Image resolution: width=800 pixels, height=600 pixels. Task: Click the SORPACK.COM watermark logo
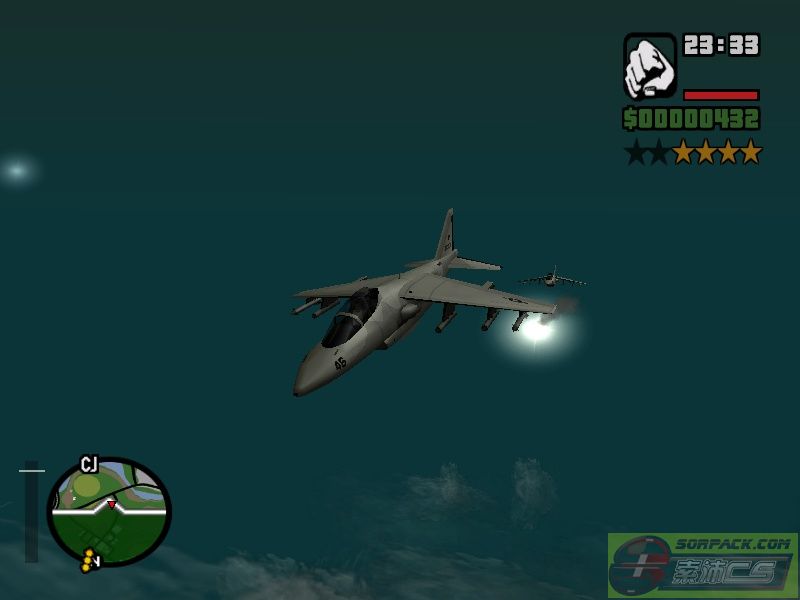coord(702,566)
